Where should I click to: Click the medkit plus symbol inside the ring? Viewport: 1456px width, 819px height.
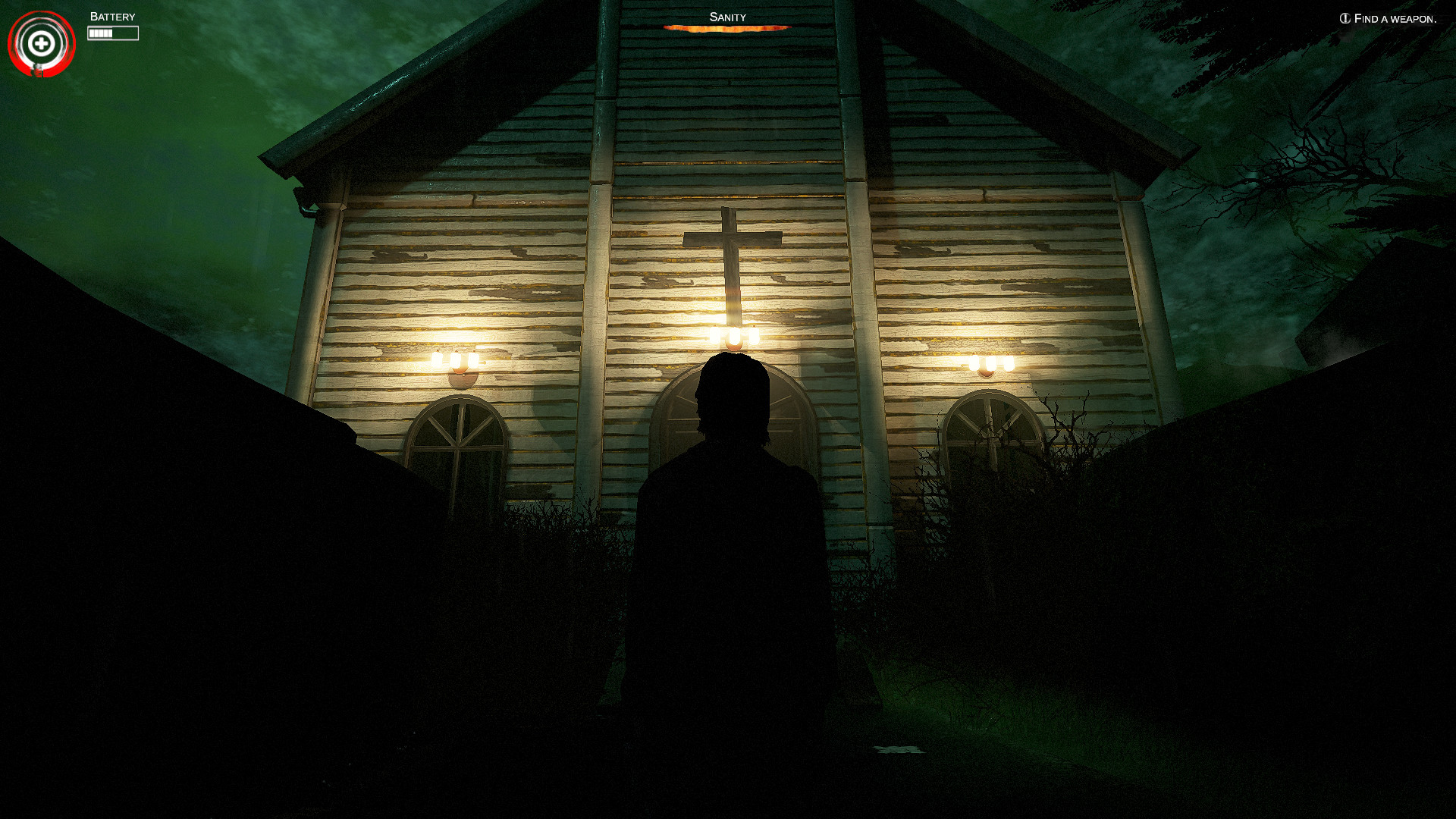[x=42, y=43]
